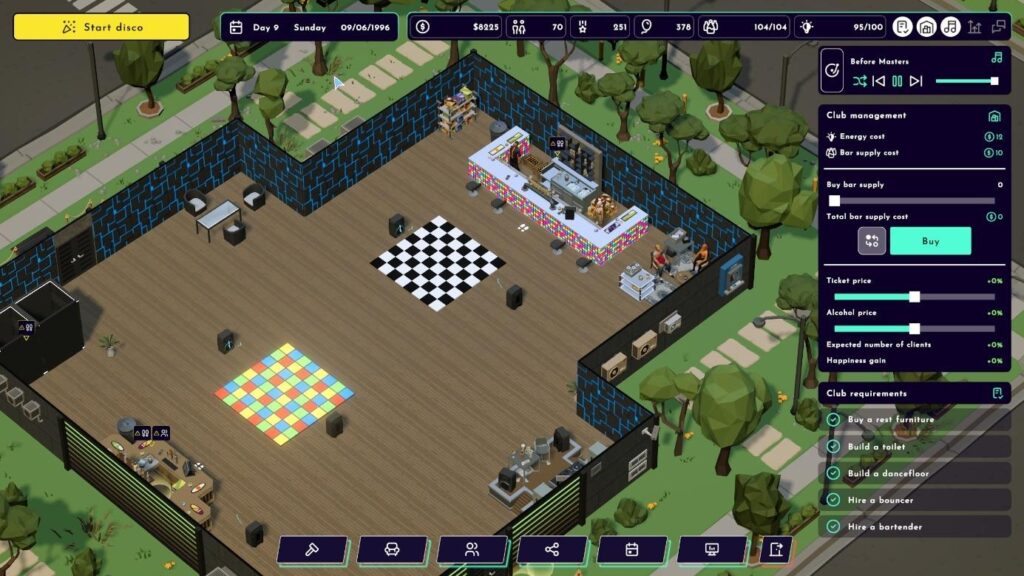Click the ticket price slider handle

[914, 297]
